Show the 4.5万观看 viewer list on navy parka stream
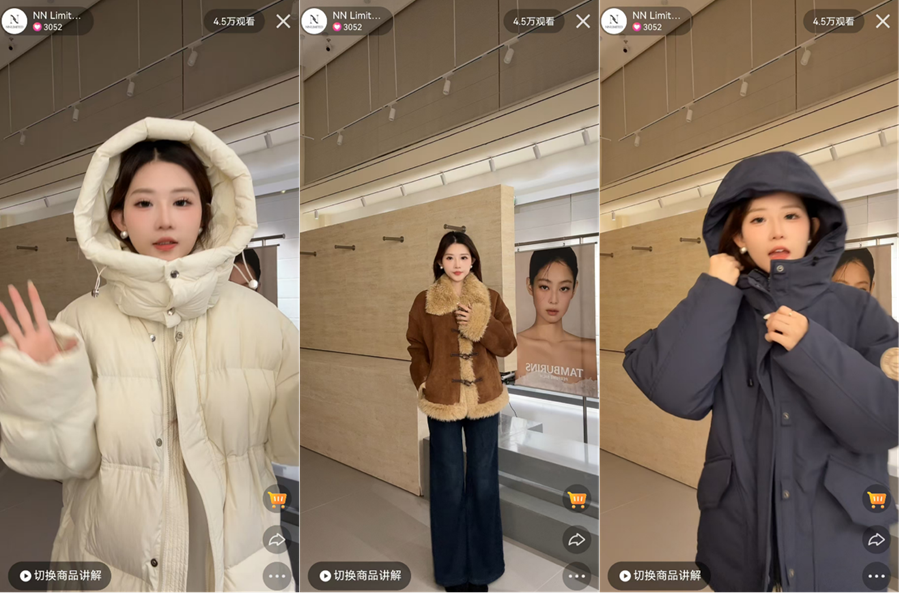Image resolution: width=900 pixels, height=593 pixels. click(x=834, y=21)
